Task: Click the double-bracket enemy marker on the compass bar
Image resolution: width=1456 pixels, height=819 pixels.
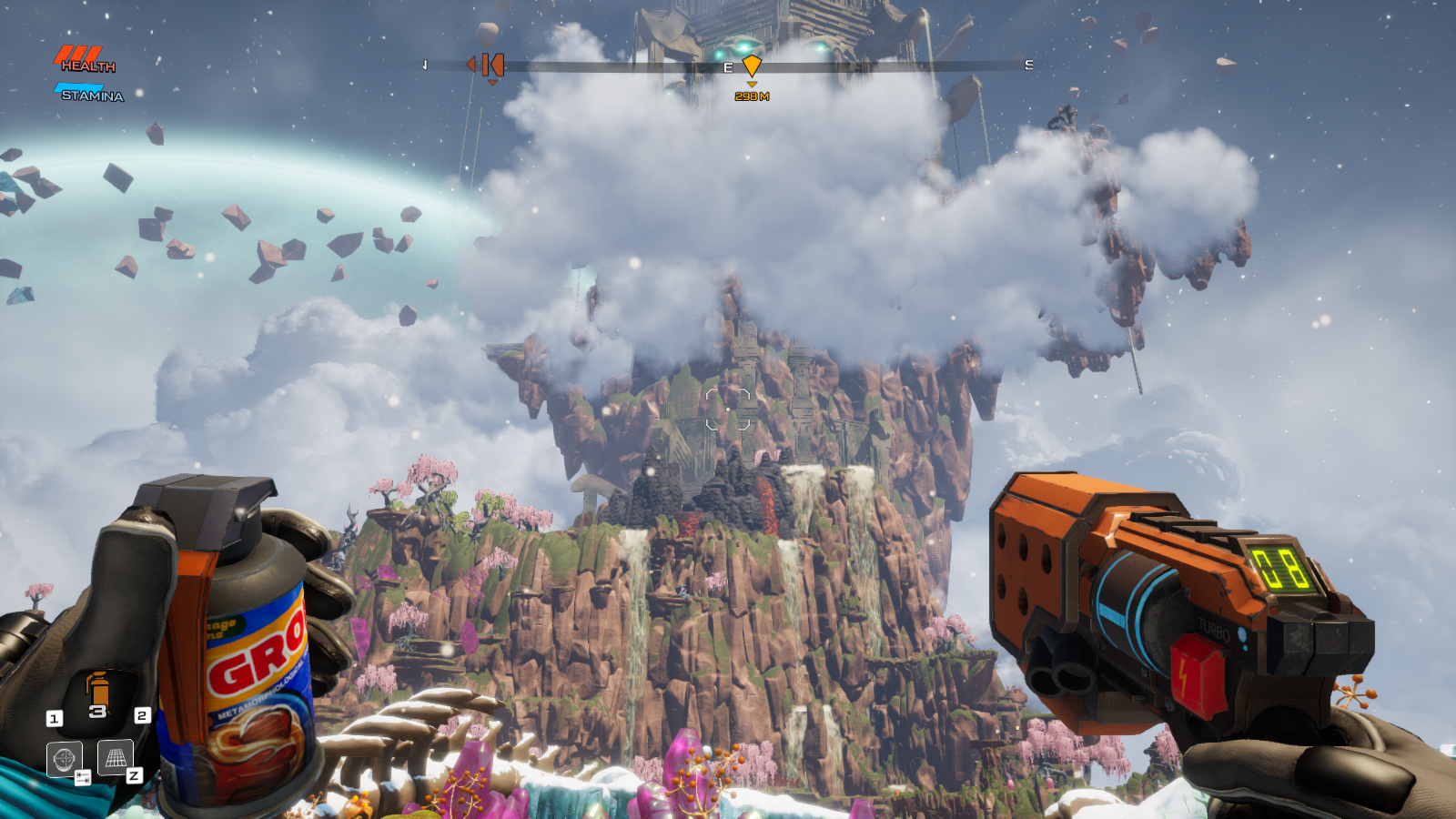Action: [494, 65]
